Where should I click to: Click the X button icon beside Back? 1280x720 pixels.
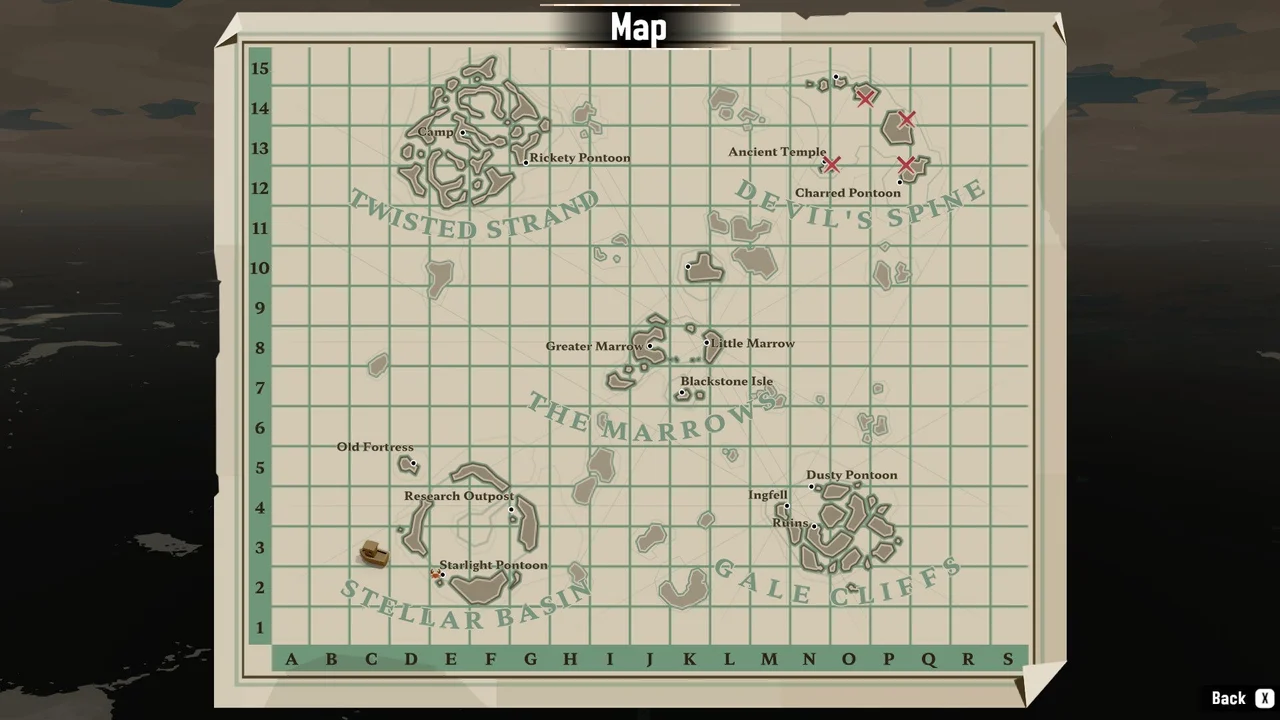(x=1265, y=697)
